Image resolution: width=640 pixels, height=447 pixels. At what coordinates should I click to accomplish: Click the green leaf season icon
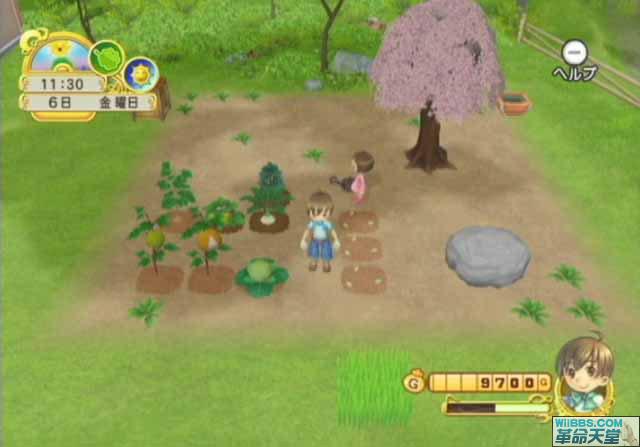(x=105, y=57)
